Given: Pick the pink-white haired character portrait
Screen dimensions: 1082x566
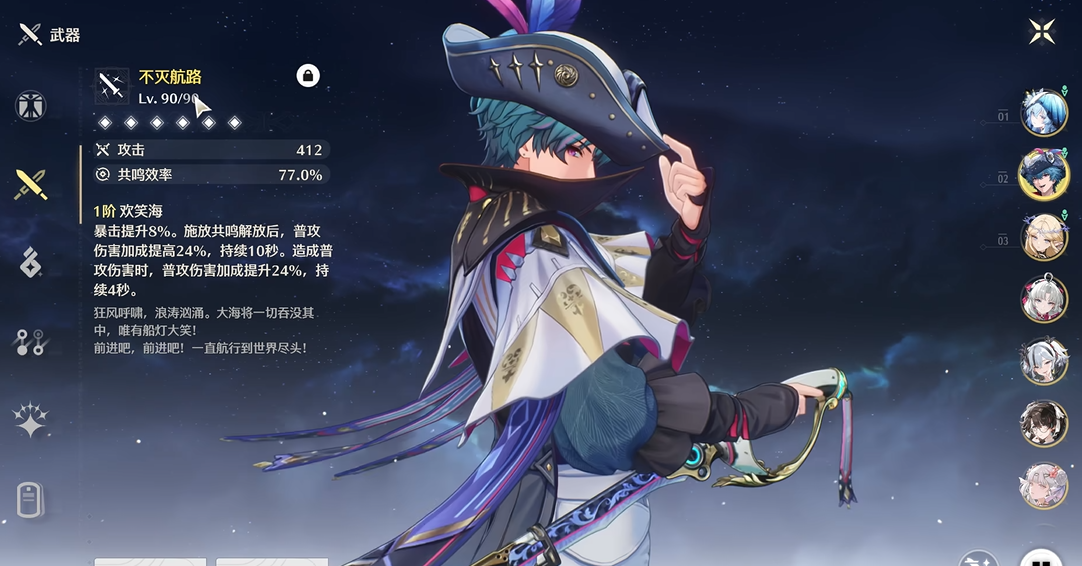Looking at the screenshot, I should (x=1043, y=486).
